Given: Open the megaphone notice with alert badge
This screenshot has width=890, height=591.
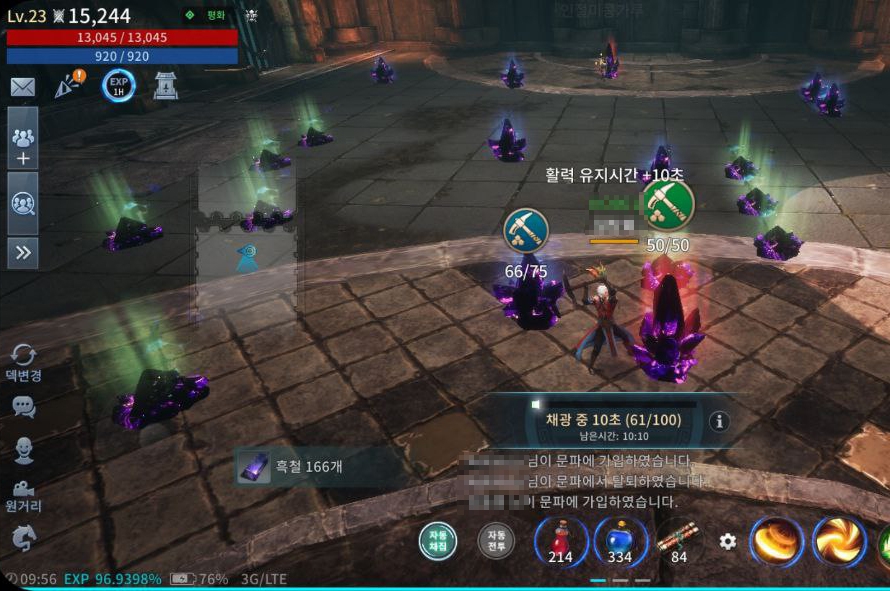Looking at the screenshot, I should 68,86.
